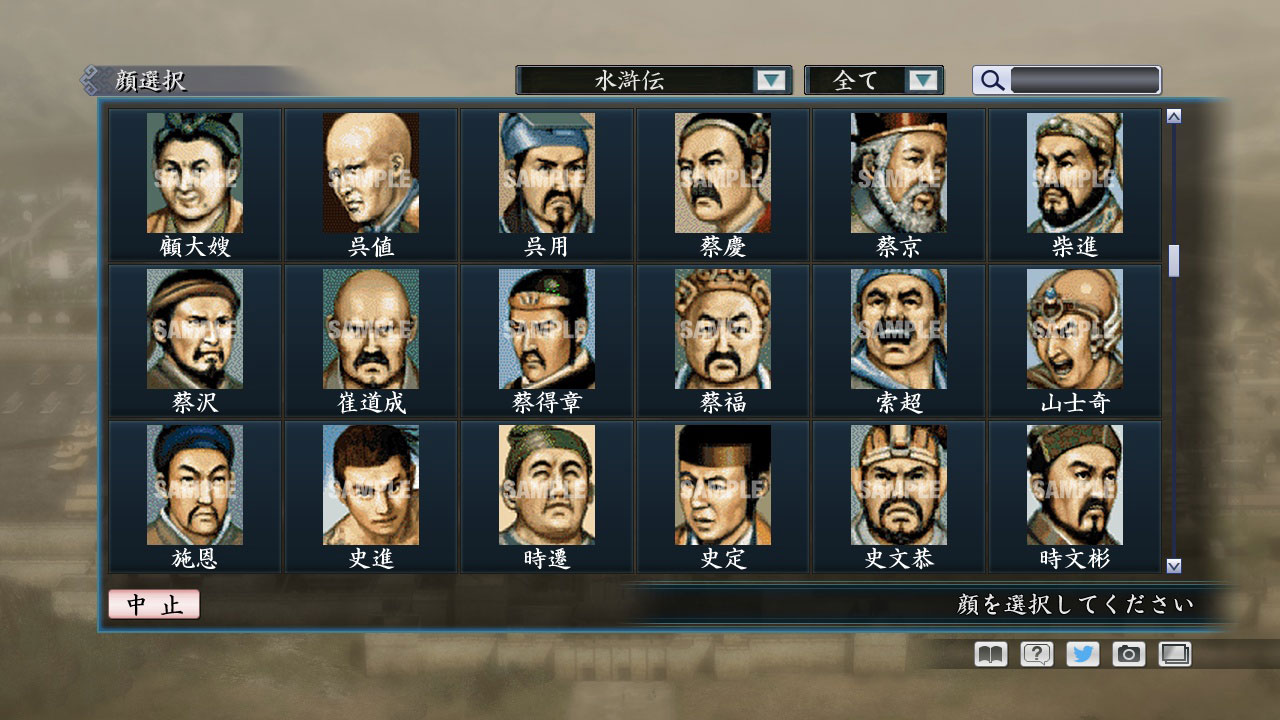
Task: Click the display mode icon at bottom right
Action: tap(1172, 654)
